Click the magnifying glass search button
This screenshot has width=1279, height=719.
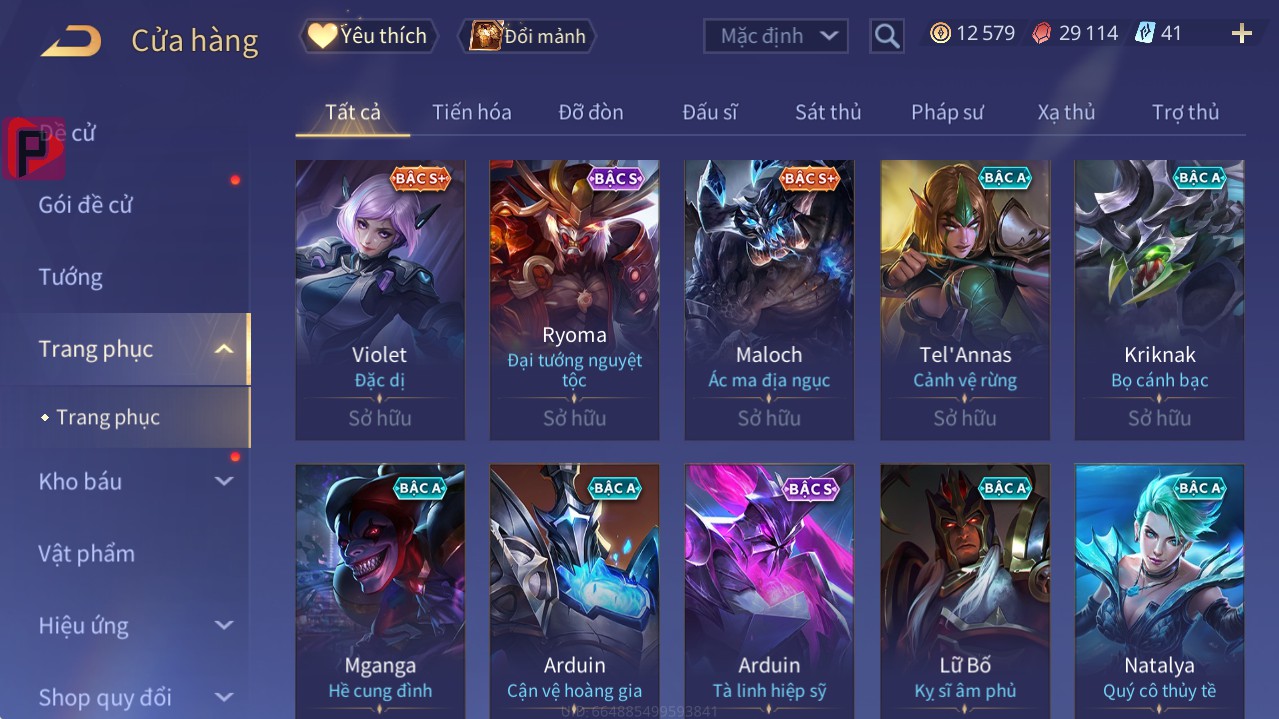point(886,37)
